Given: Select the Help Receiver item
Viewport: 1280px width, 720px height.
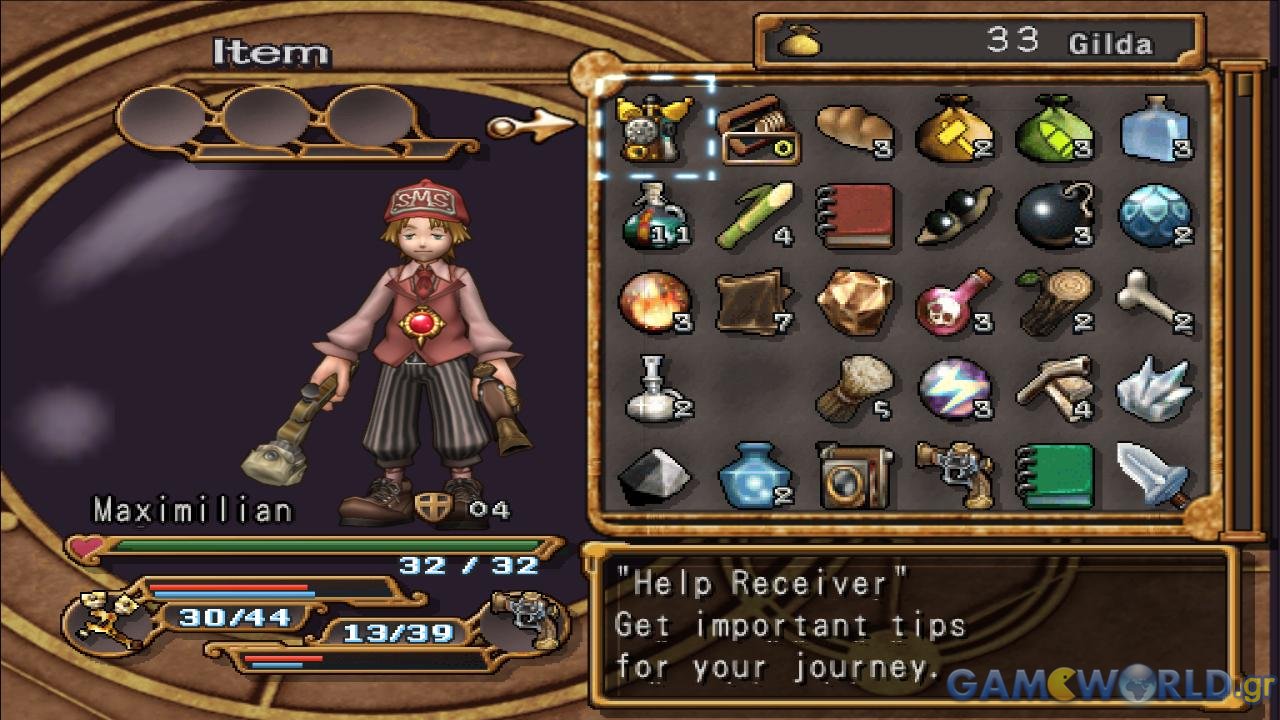Looking at the screenshot, I should (x=655, y=128).
